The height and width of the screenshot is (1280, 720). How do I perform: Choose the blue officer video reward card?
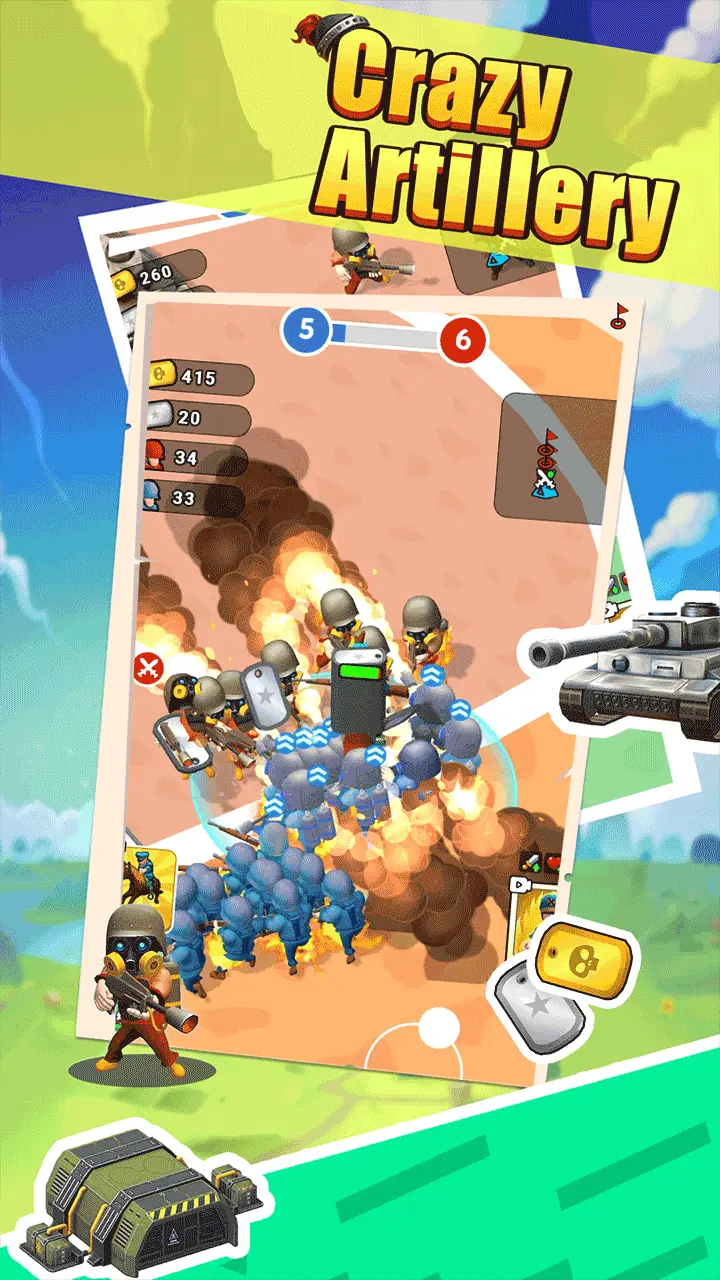pos(534,912)
